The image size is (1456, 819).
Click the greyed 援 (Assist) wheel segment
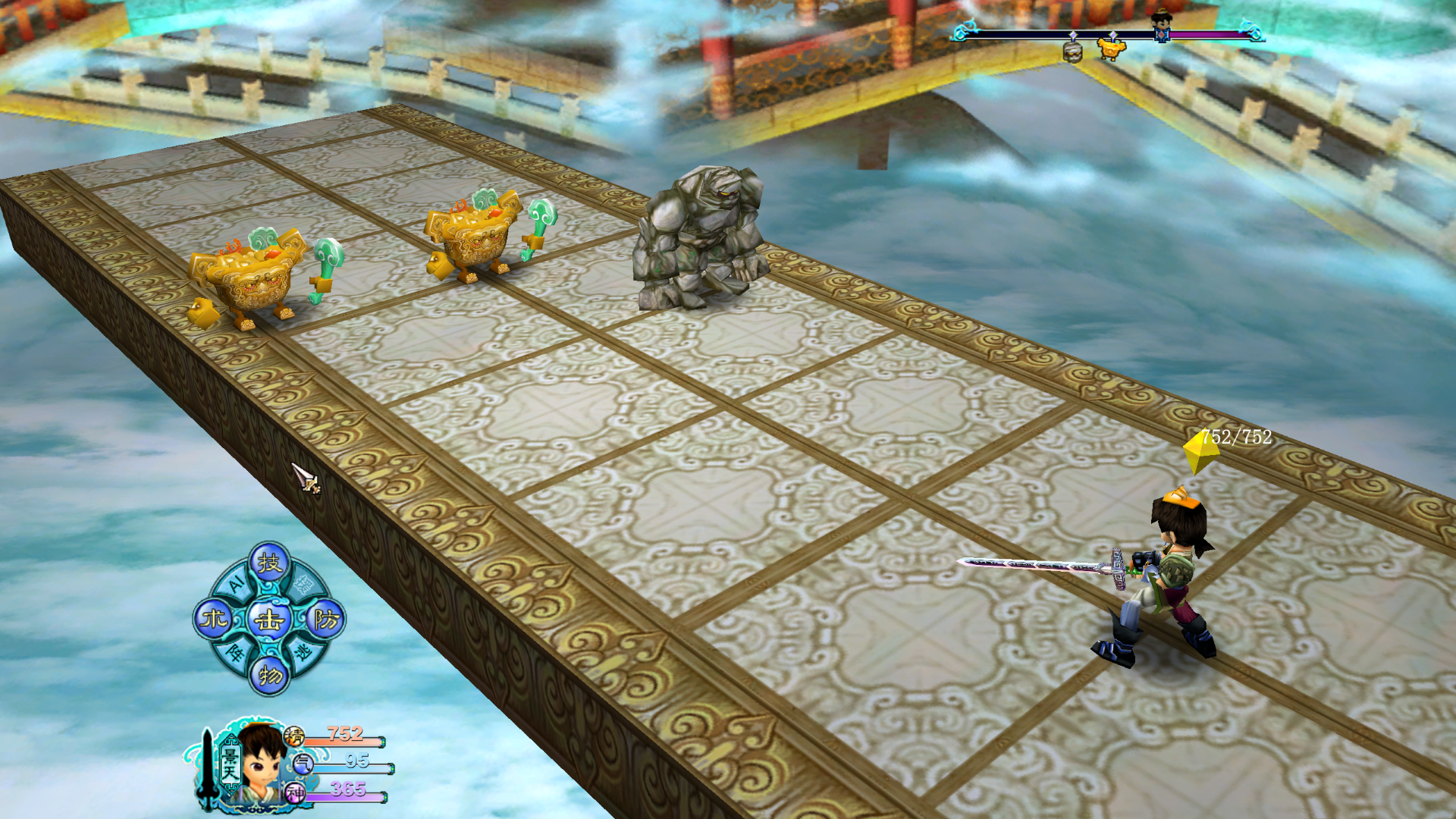pos(303,584)
